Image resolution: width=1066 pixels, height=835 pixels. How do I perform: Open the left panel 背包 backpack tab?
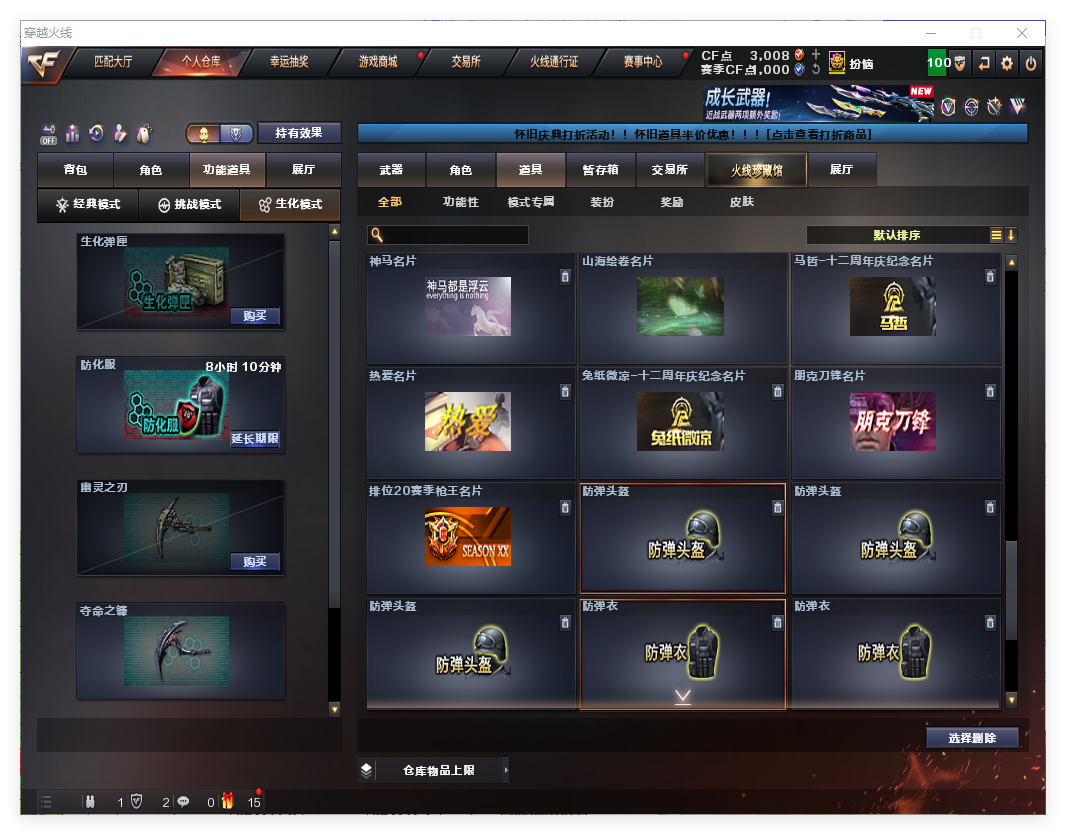[75, 170]
